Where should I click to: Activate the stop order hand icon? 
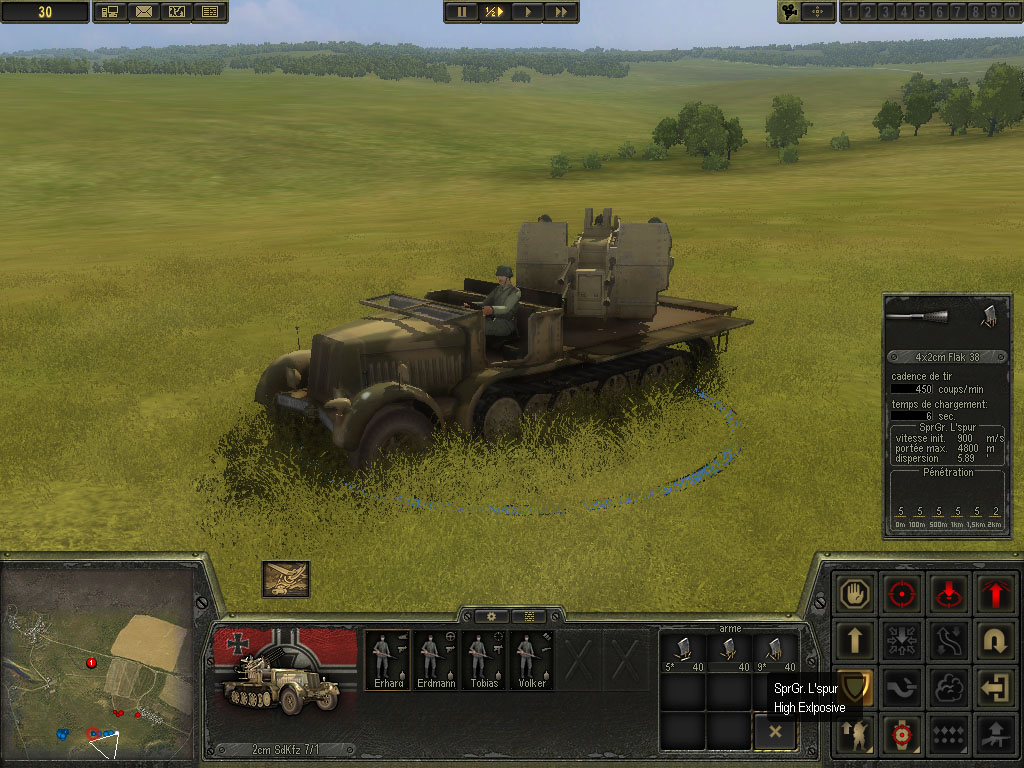tap(856, 593)
